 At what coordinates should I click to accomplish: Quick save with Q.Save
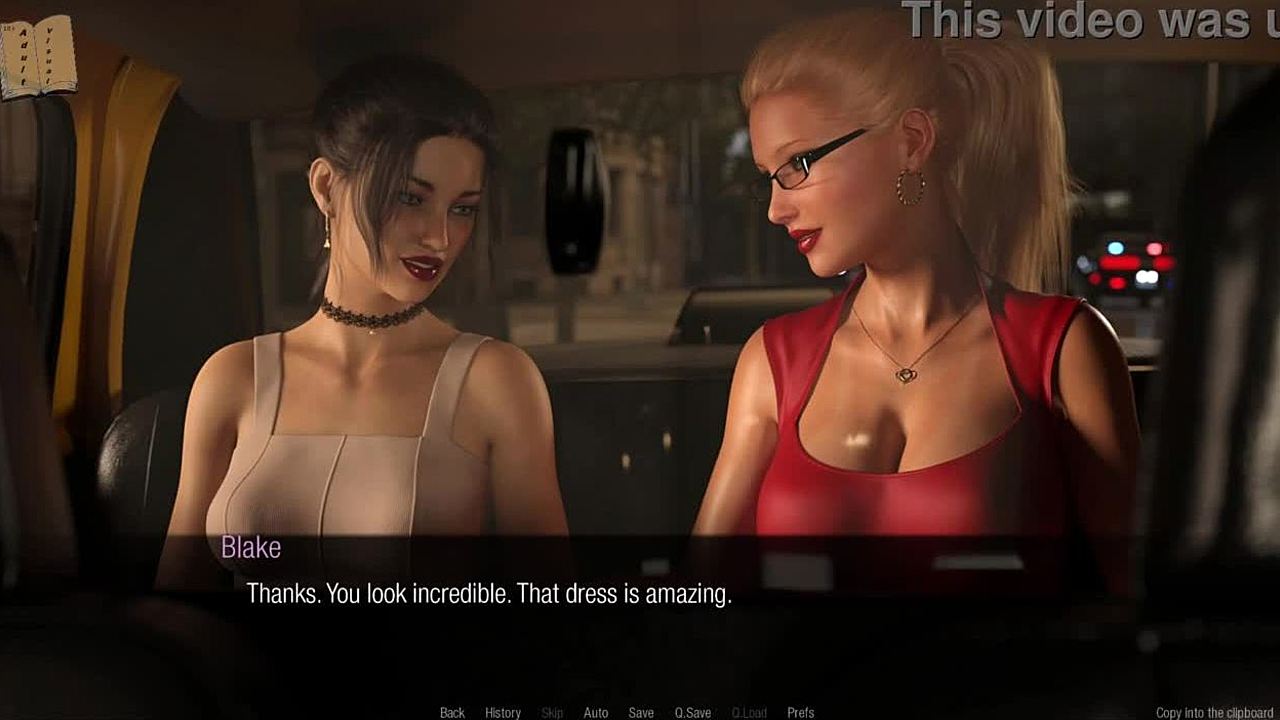point(693,712)
